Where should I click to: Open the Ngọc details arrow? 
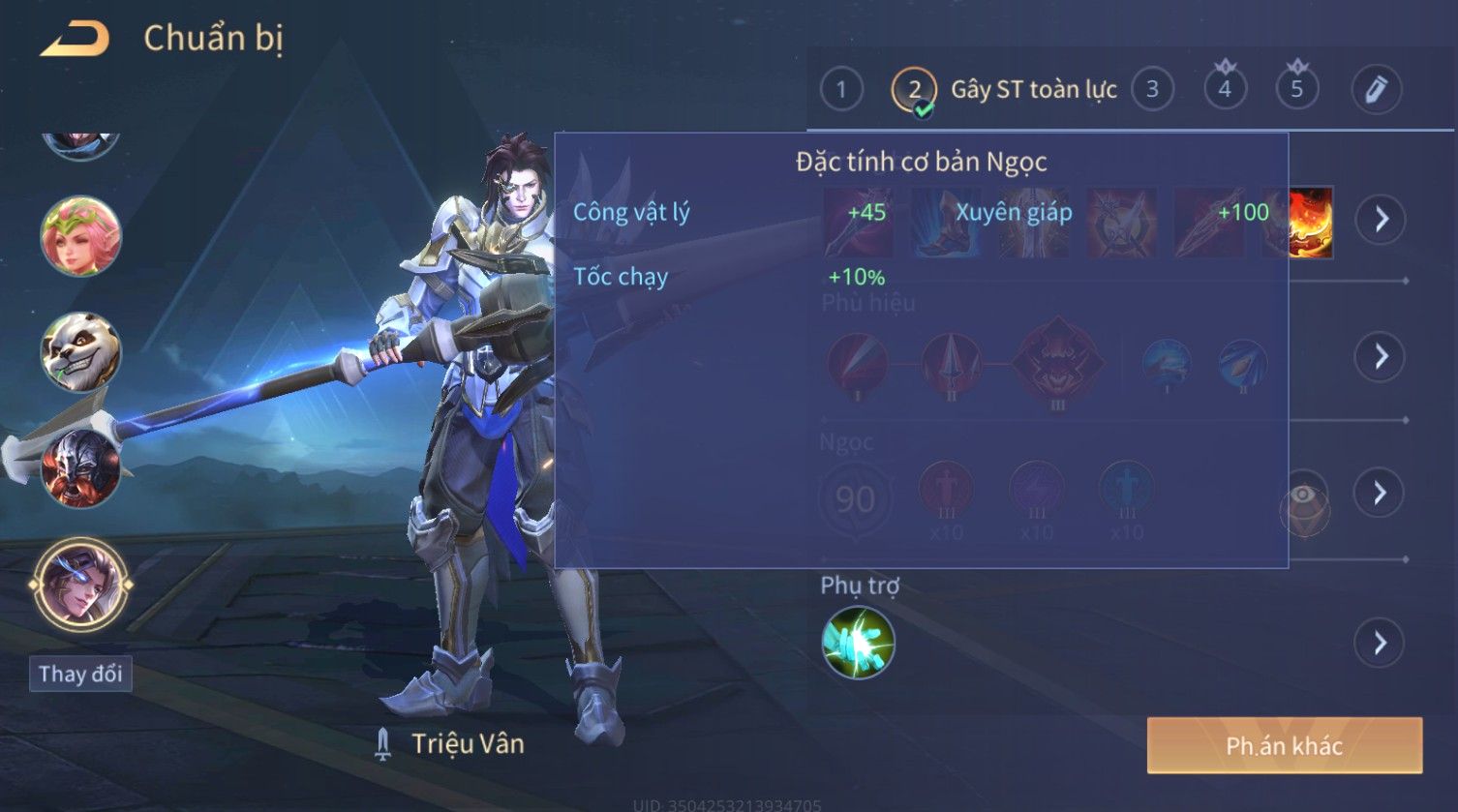[x=1381, y=494]
